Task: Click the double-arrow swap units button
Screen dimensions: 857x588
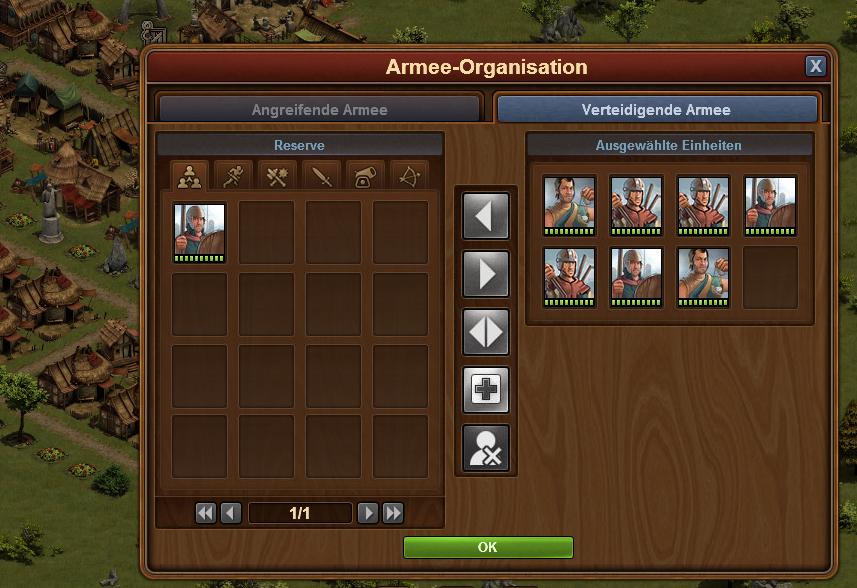Action: [486, 332]
